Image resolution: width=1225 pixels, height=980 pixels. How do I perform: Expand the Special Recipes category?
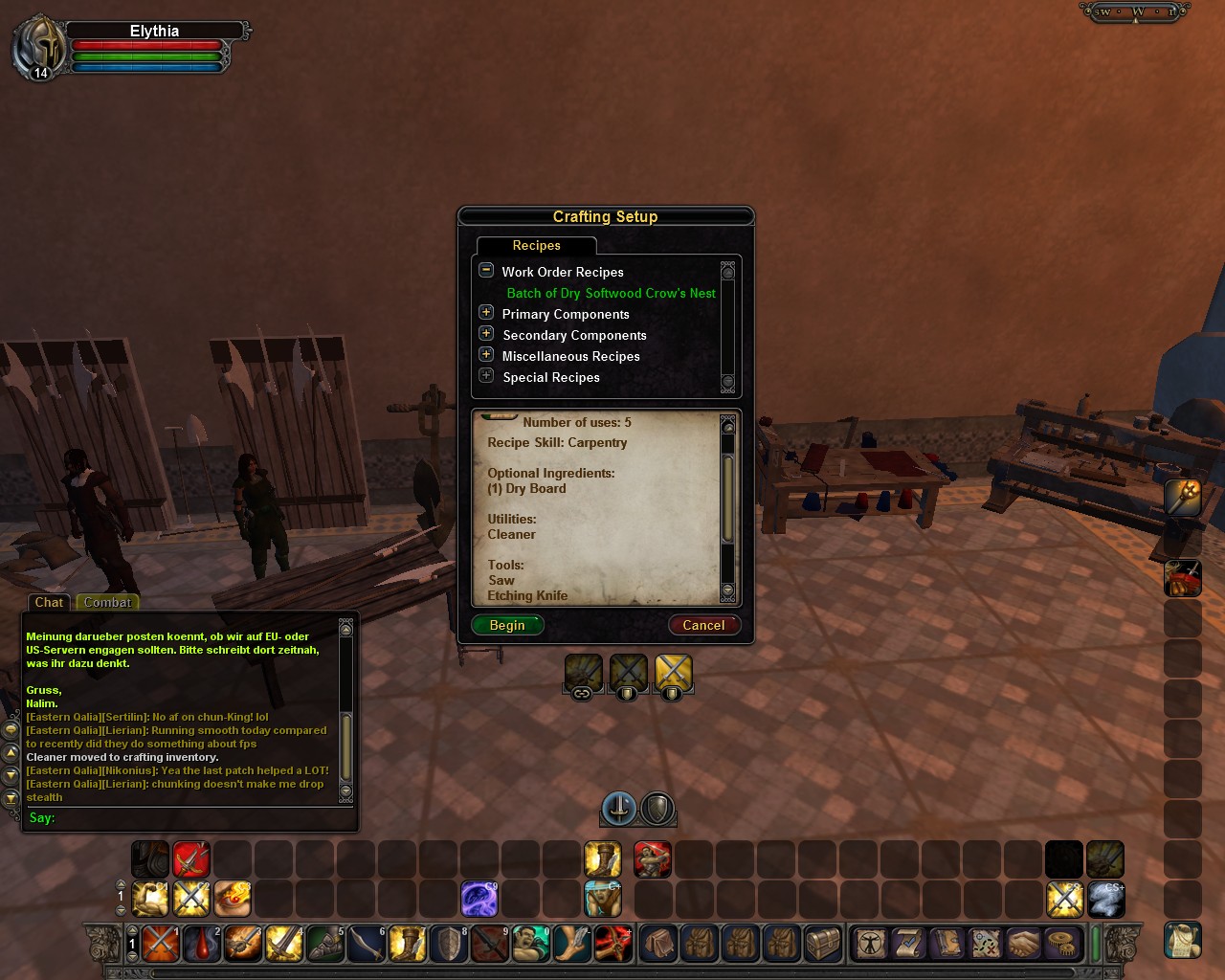[x=486, y=376]
